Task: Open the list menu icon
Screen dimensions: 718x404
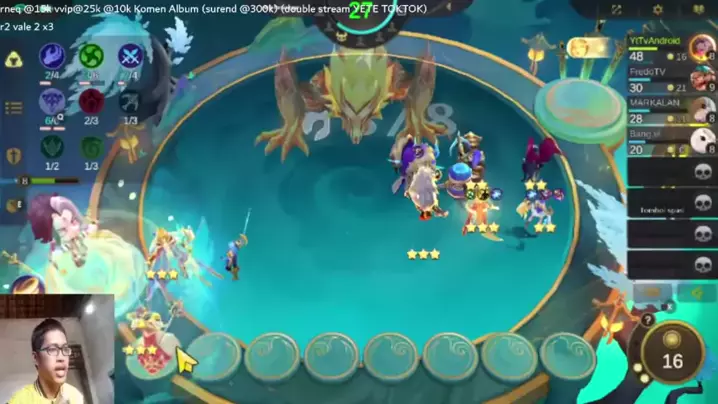Action: click(x=15, y=108)
